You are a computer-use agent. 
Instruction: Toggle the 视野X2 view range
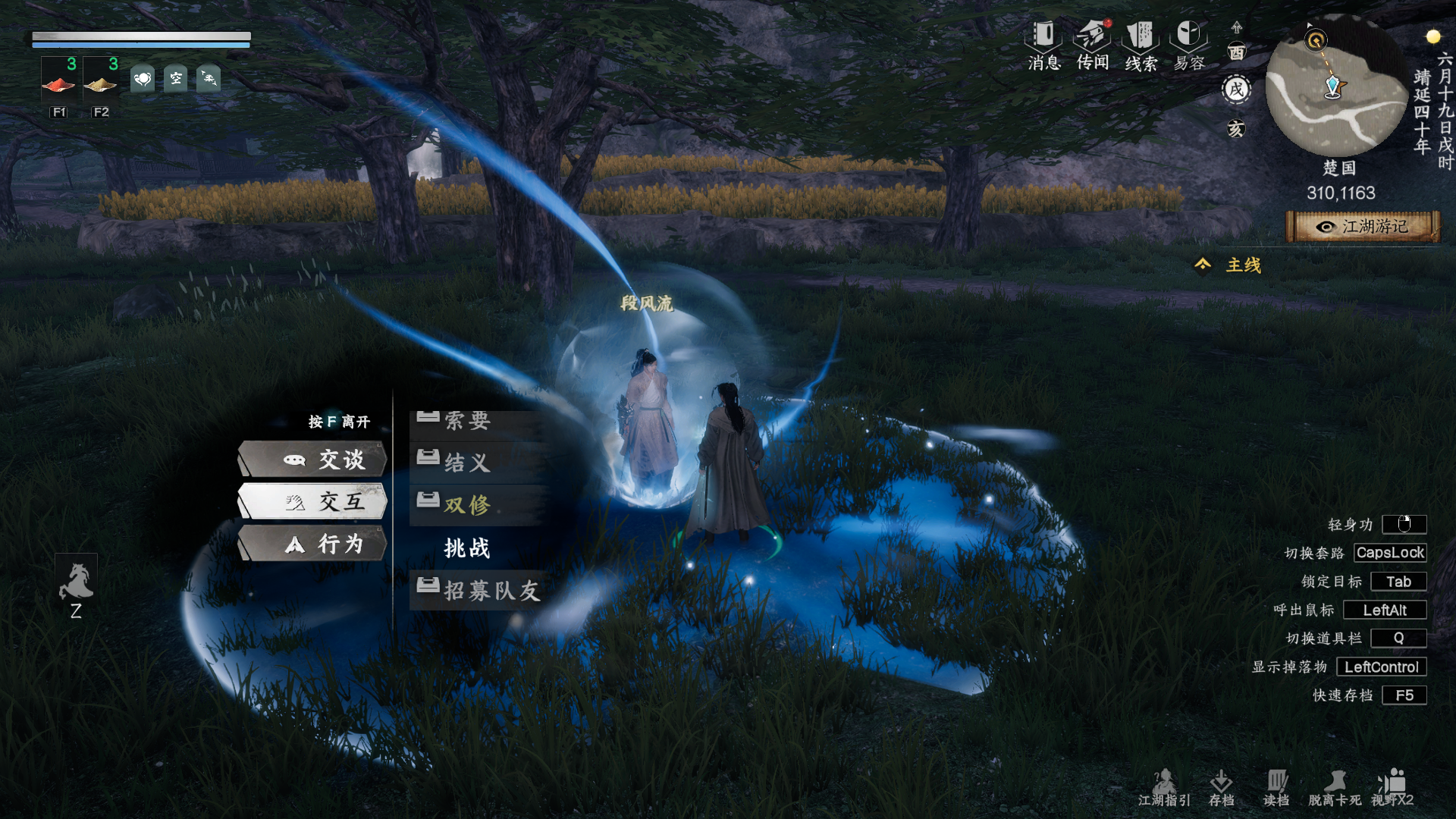1392,787
